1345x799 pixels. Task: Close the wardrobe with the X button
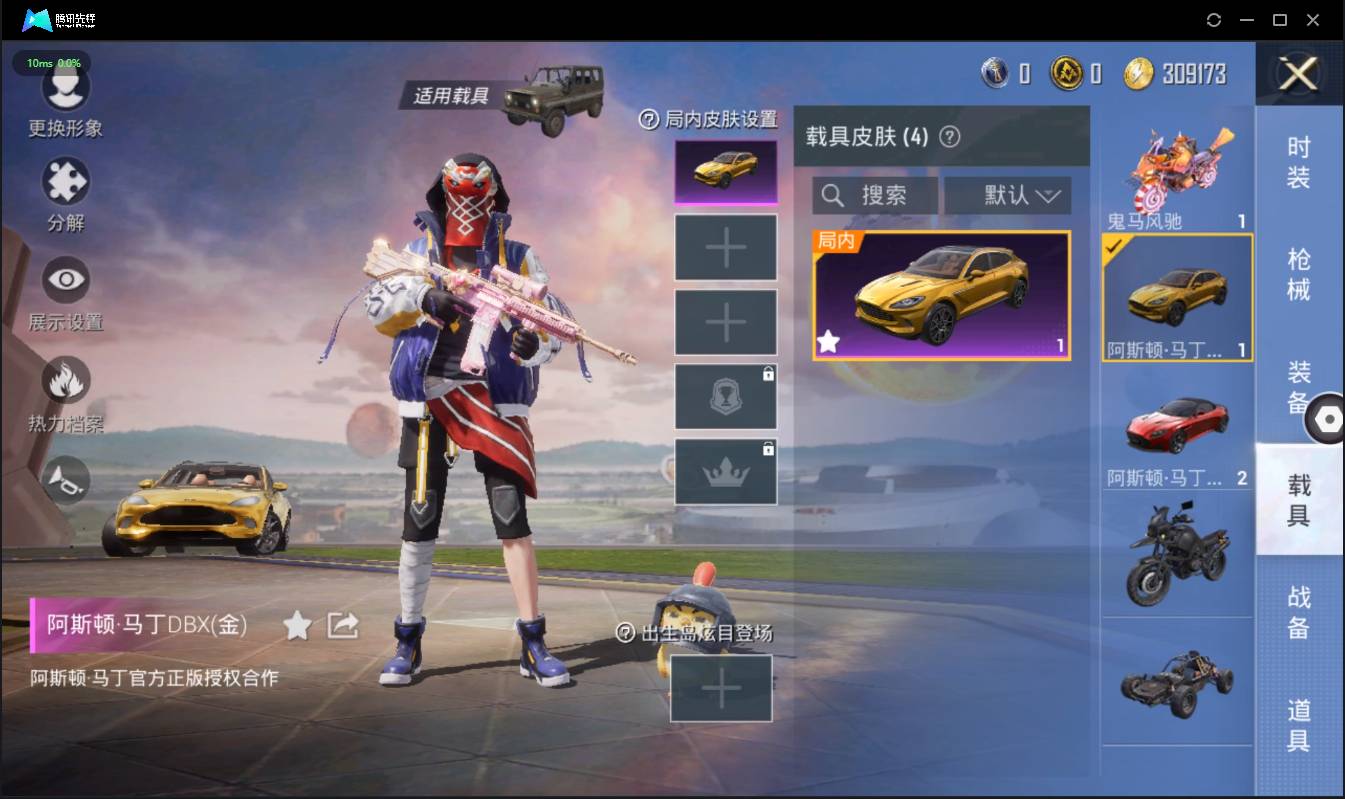pos(1298,73)
